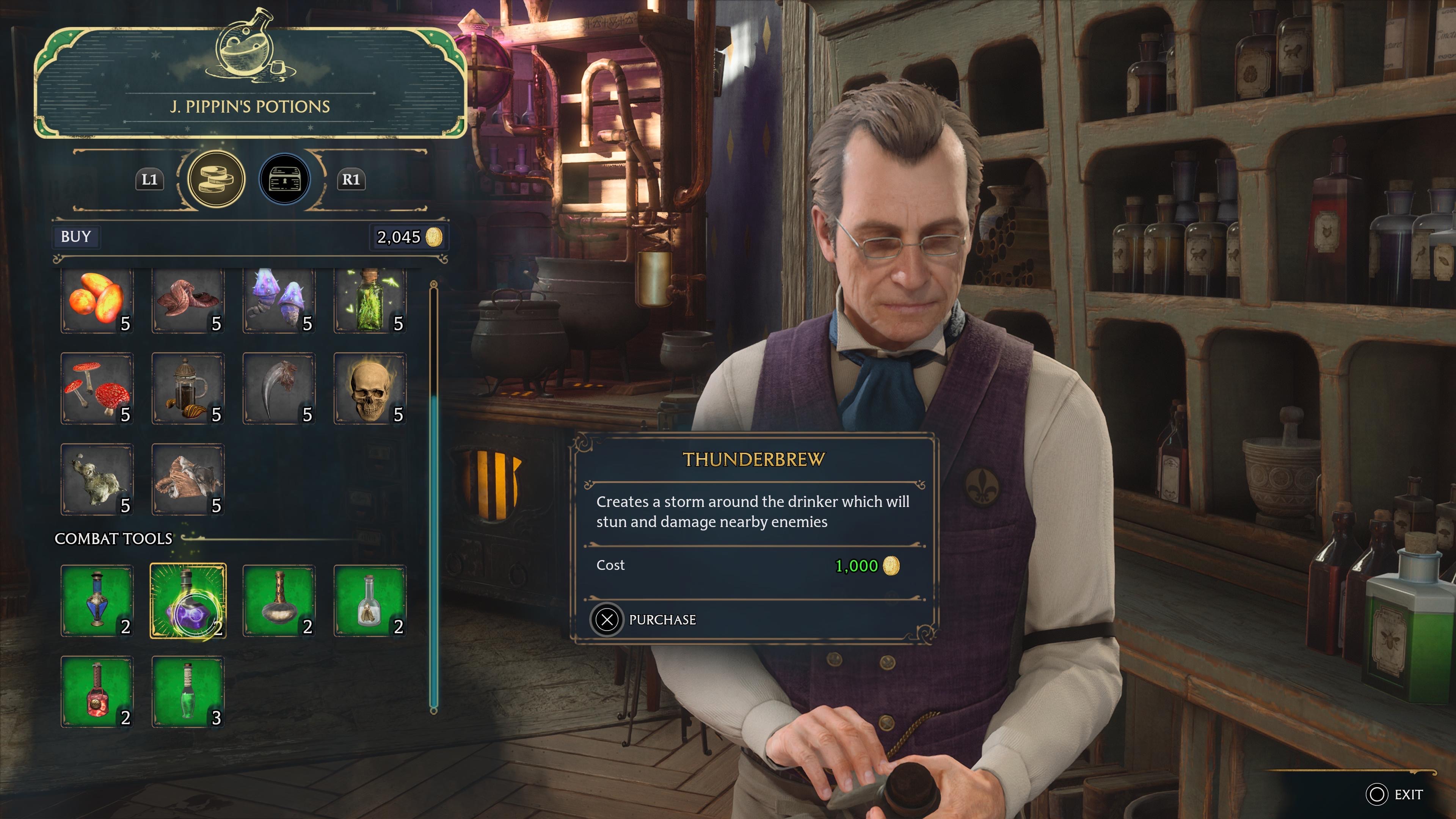Select the tall green vial potion
1456x819 pixels.
click(x=188, y=692)
